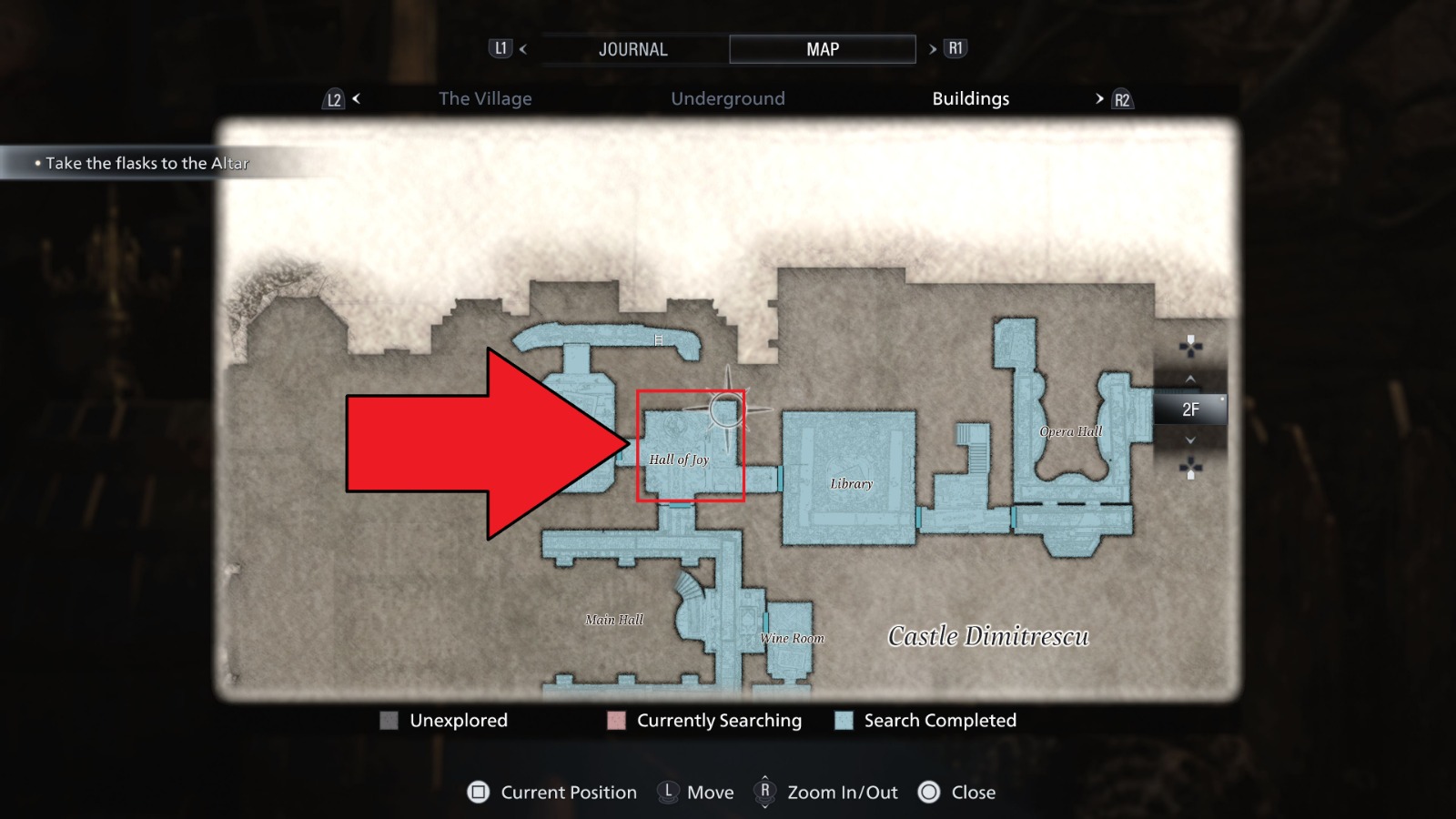Select the R stick icon for Zoom In/Out
1456x819 pixels.
click(767, 793)
